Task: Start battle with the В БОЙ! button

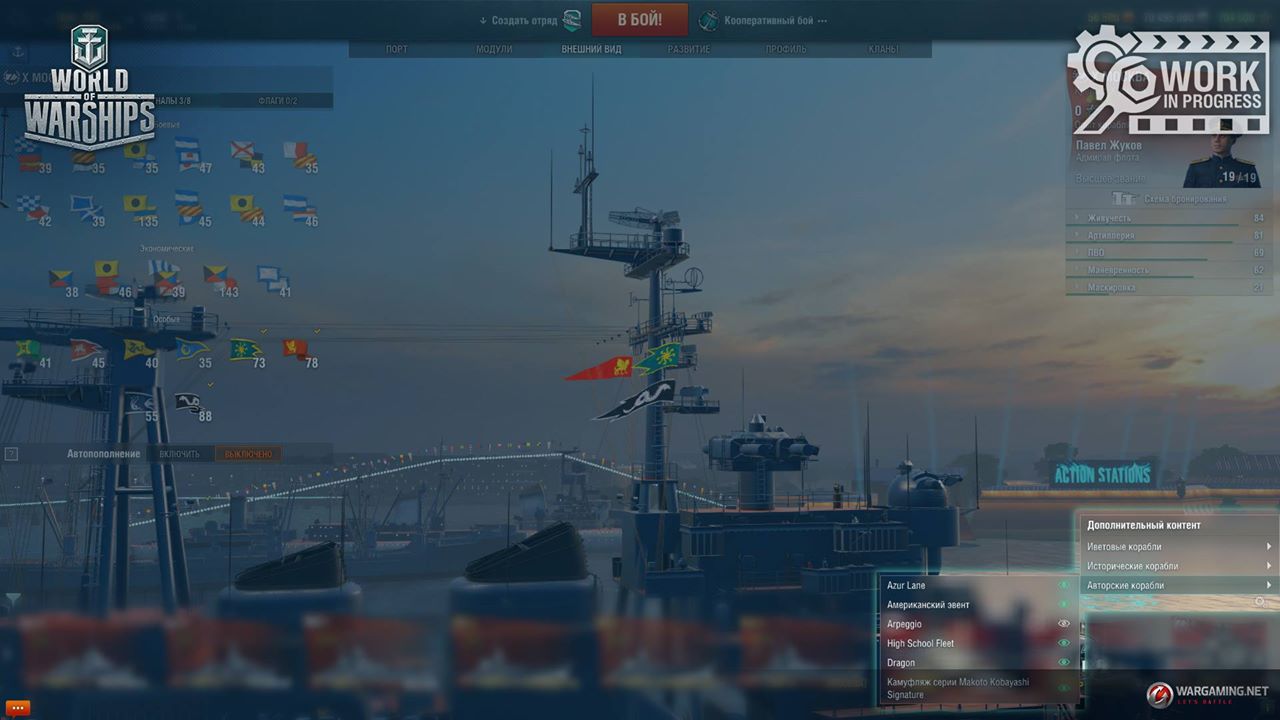Action: pyautogui.click(x=639, y=20)
